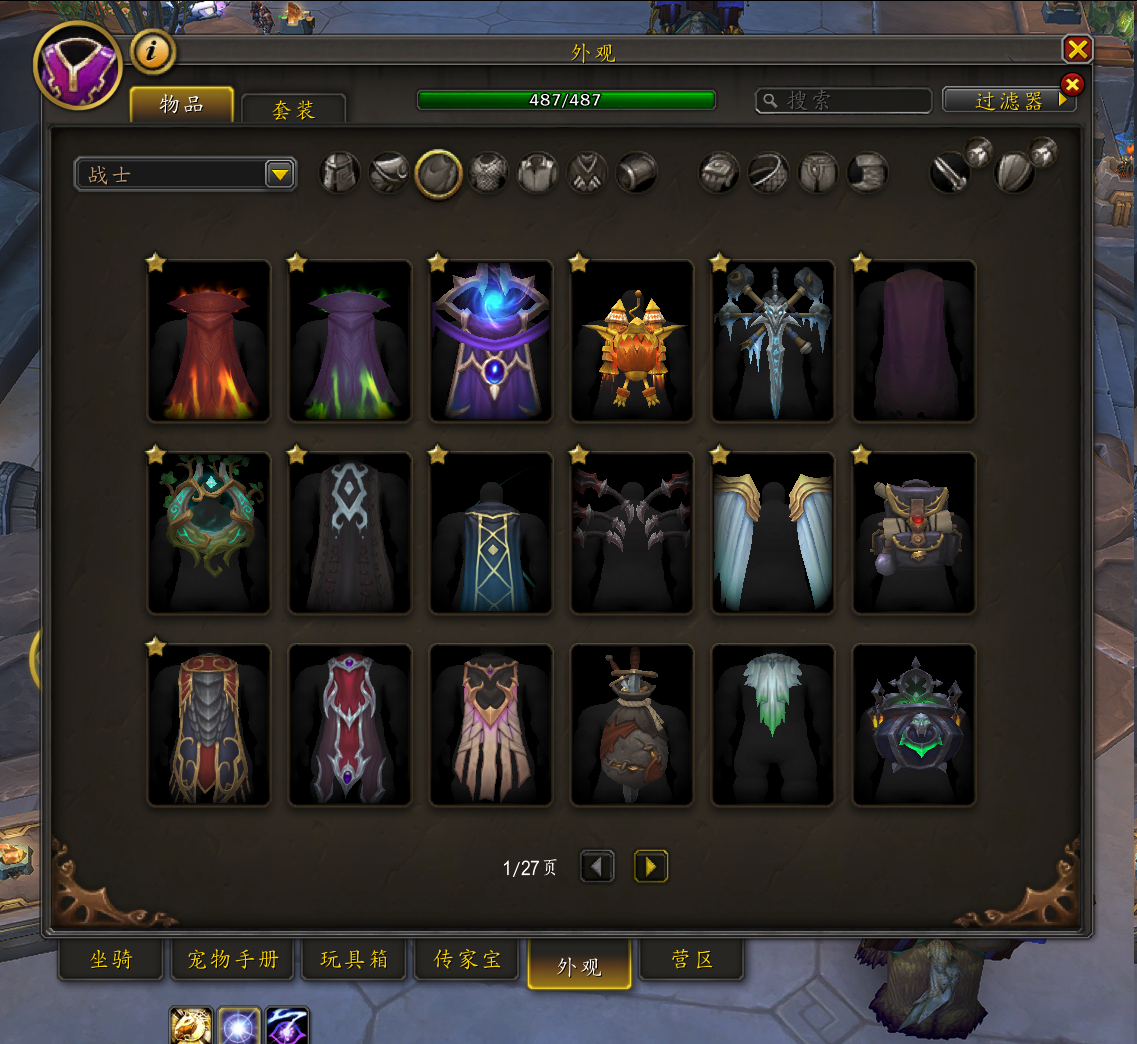The height and width of the screenshot is (1044, 1137).
Task: Click the 搜索 search box
Action: (844, 100)
